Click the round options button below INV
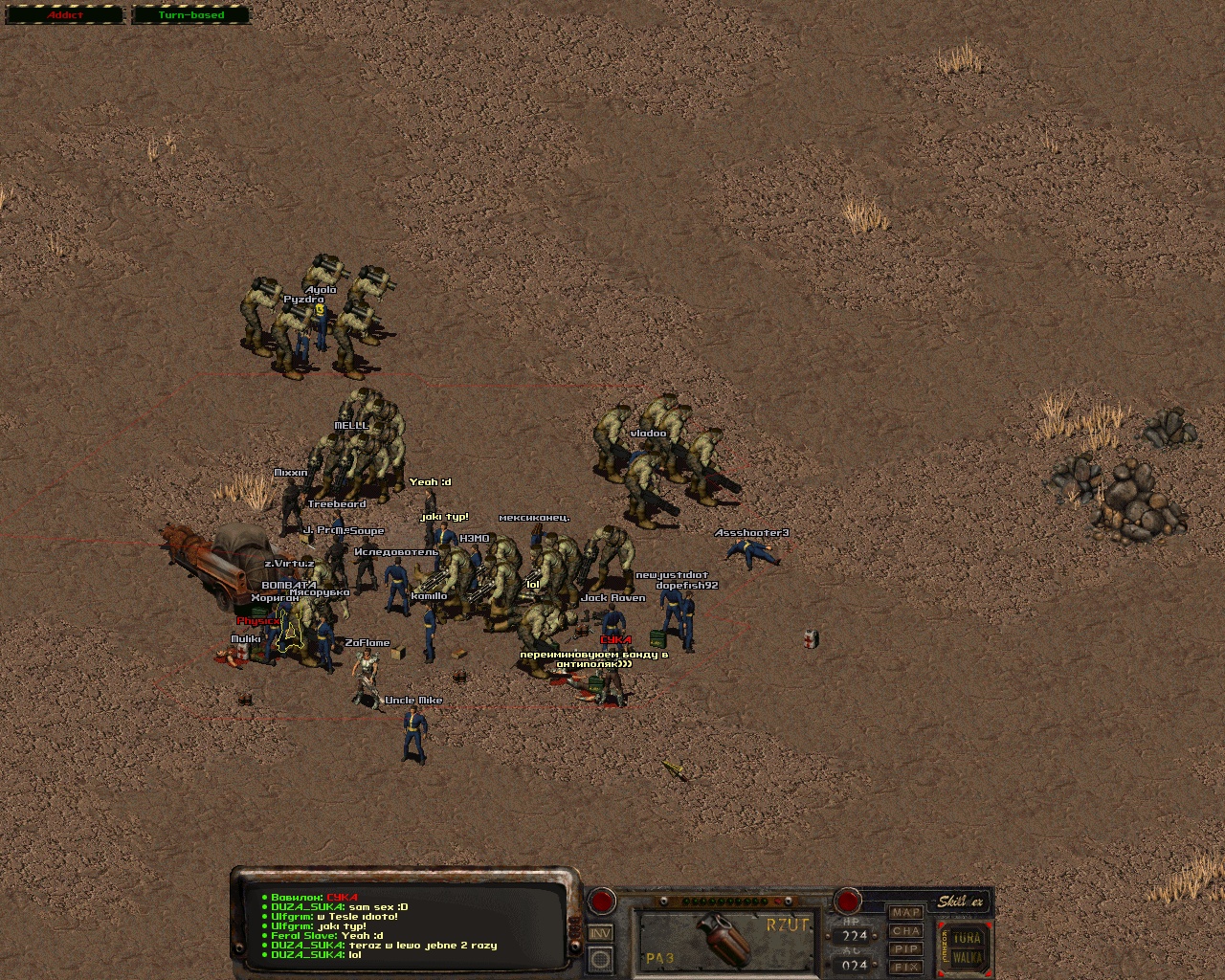This screenshot has width=1225, height=980. pyautogui.click(x=601, y=958)
